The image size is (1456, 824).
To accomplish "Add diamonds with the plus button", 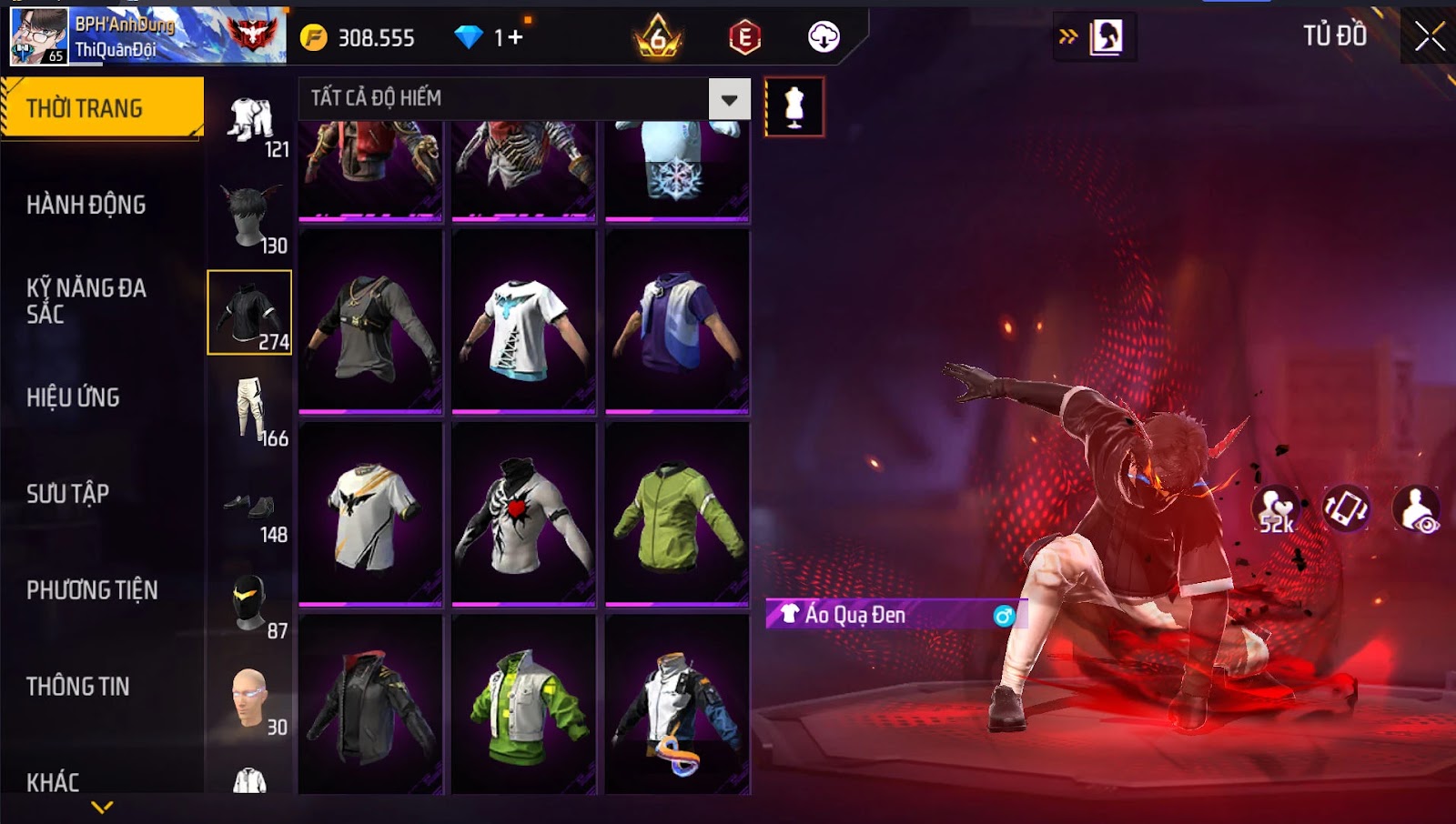I will click(515, 37).
